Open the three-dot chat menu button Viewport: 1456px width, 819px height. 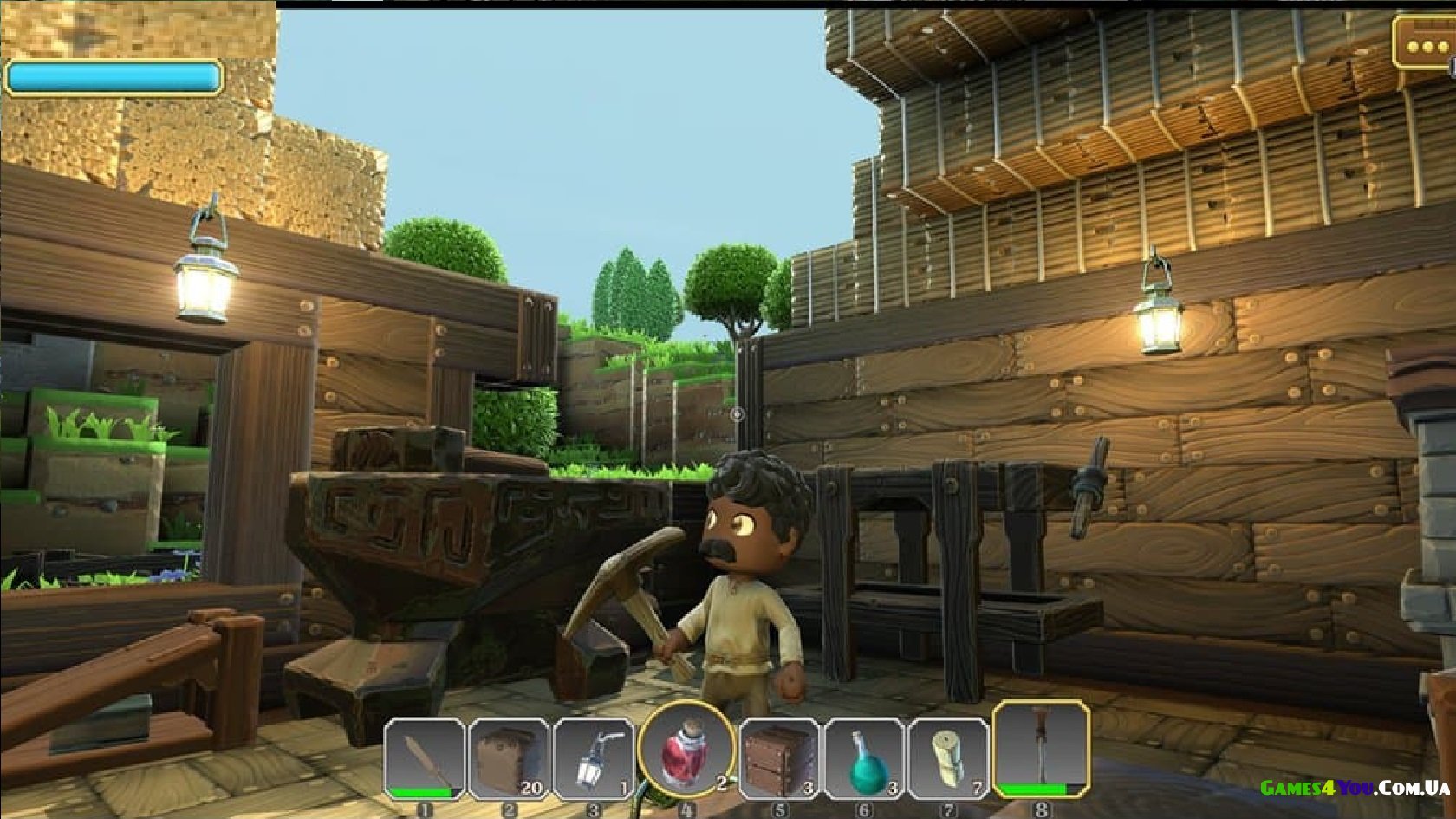pos(1424,44)
